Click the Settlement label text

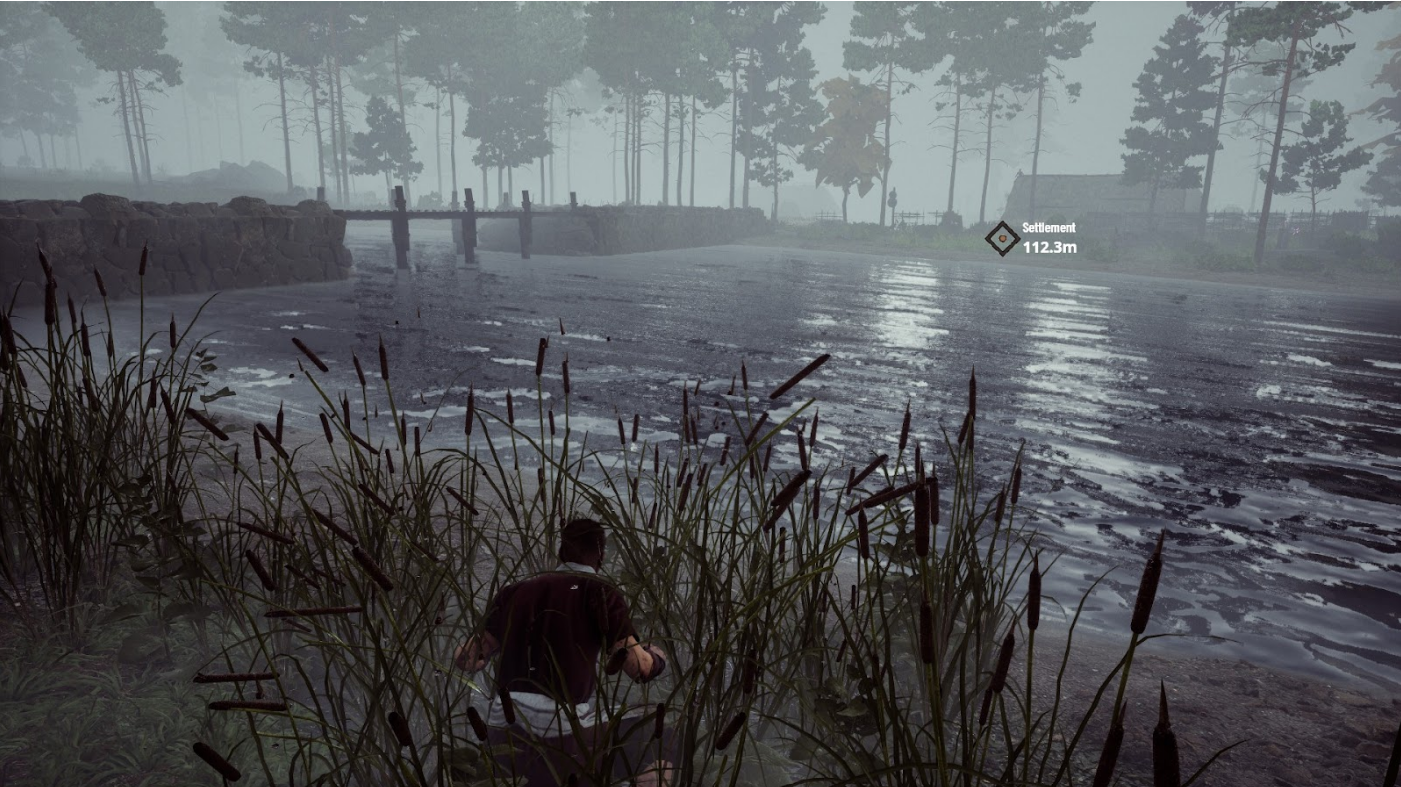1046,227
